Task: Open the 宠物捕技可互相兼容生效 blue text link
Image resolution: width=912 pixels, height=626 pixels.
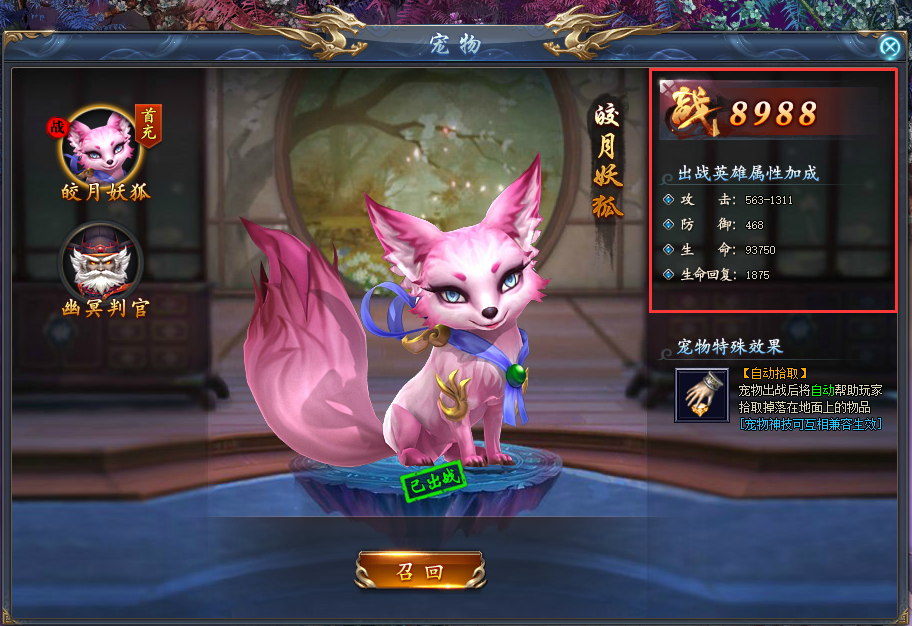Action: tap(810, 423)
